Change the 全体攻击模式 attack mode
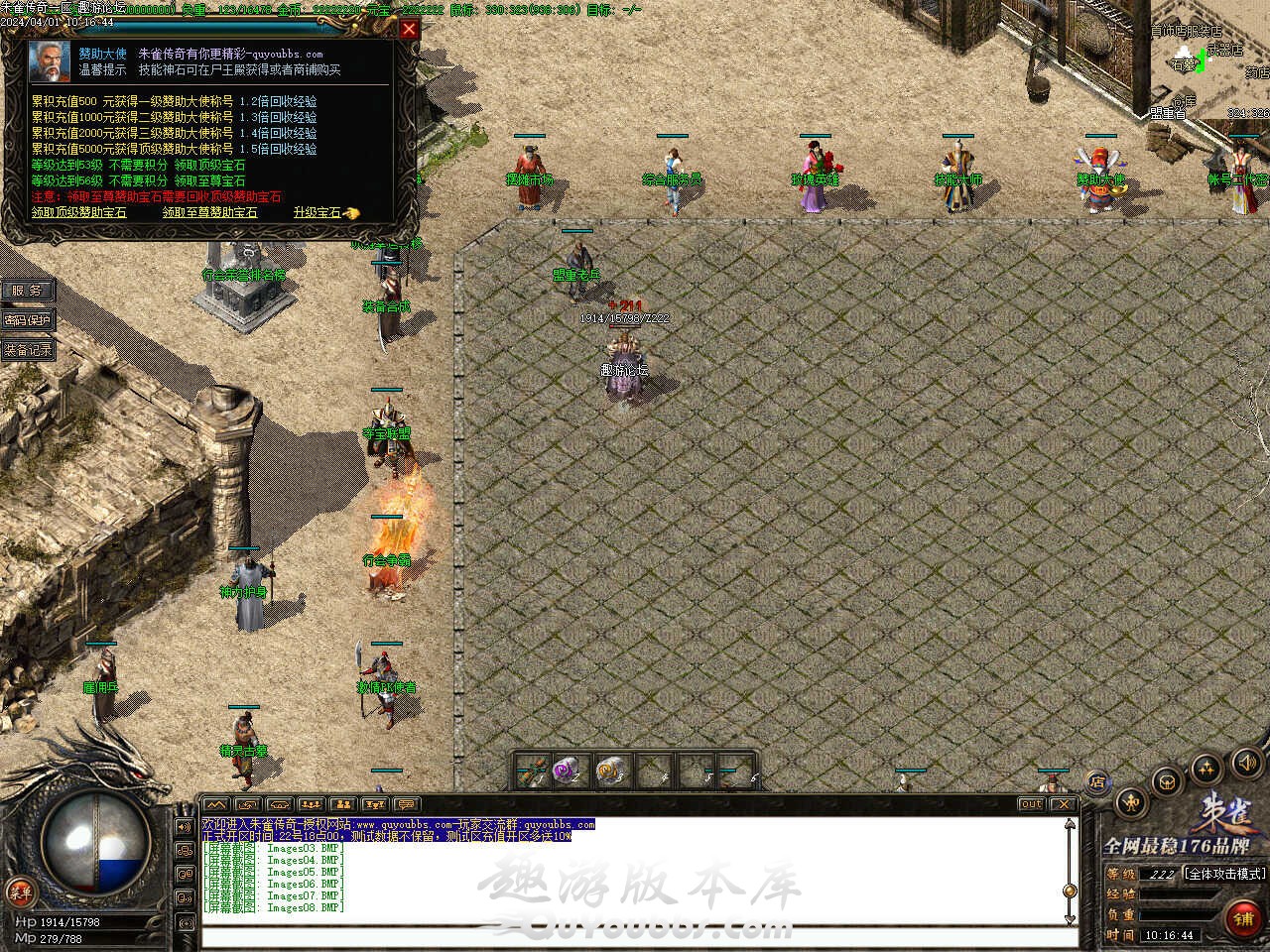 click(1224, 874)
